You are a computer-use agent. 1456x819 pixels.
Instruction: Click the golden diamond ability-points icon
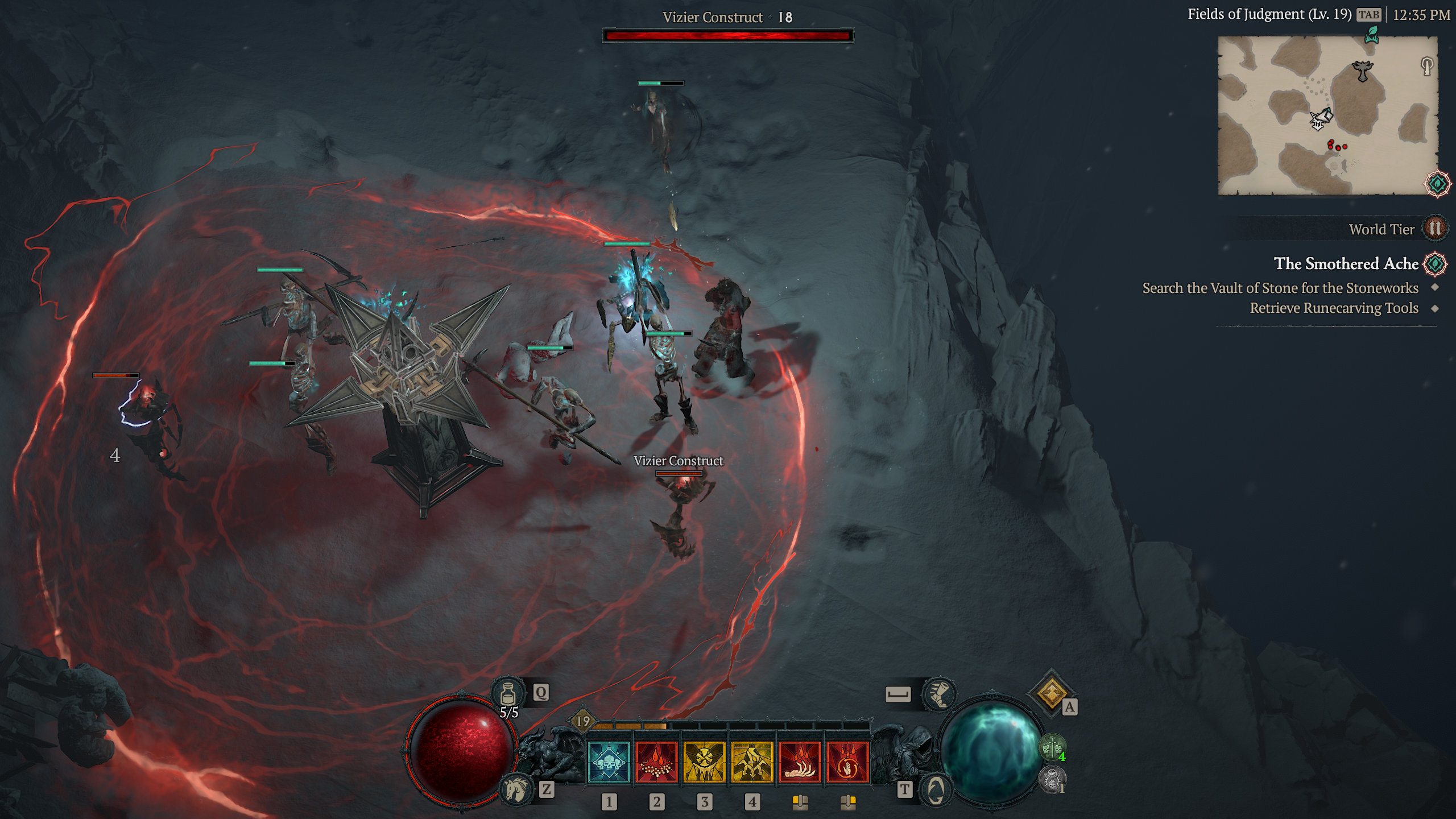click(1051, 693)
